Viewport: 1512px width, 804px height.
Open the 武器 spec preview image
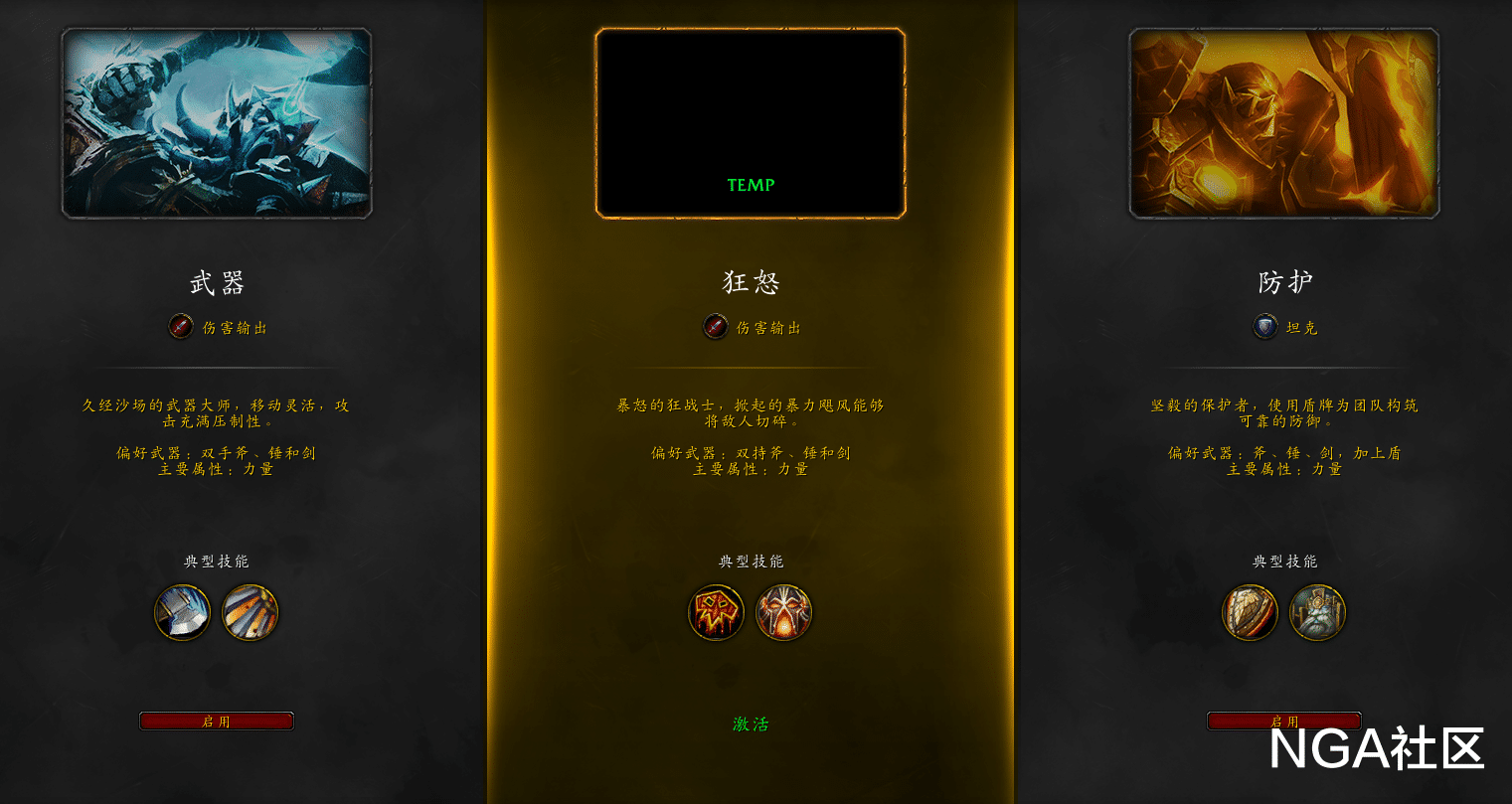coord(216,121)
